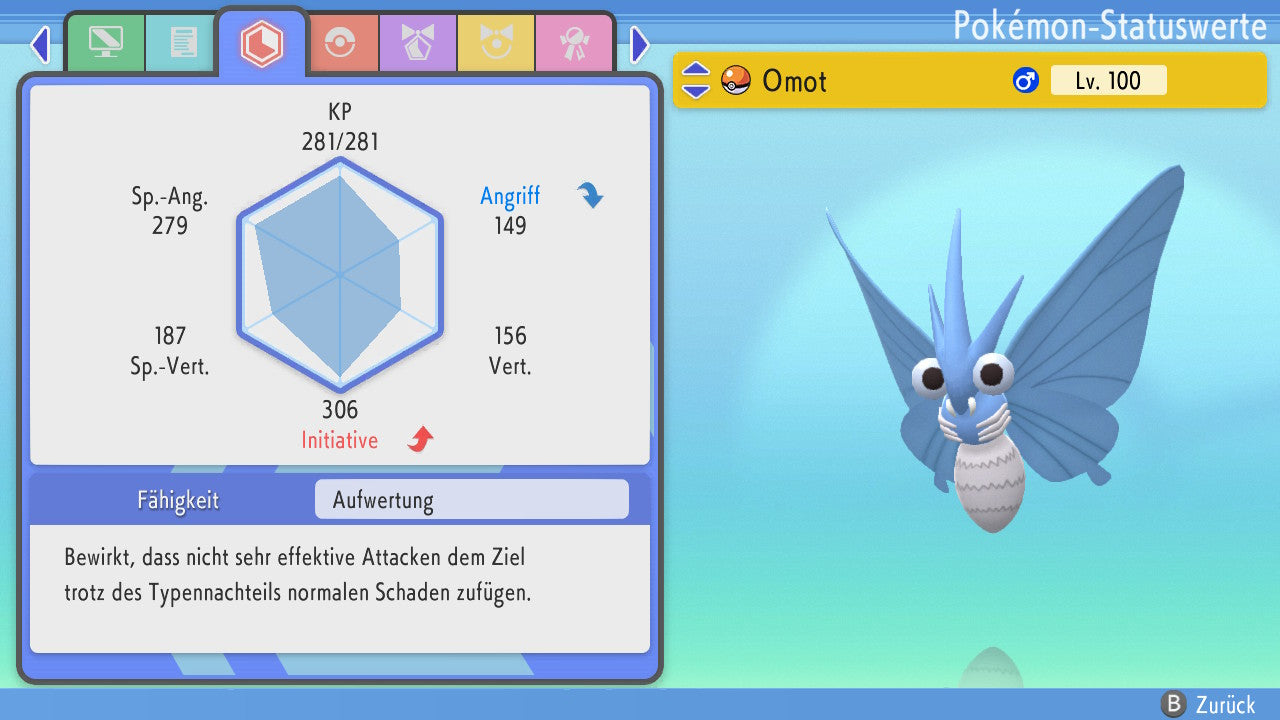Select the red hexagon stats tab
Viewport: 1280px width, 720px height.
pyautogui.click(x=262, y=43)
